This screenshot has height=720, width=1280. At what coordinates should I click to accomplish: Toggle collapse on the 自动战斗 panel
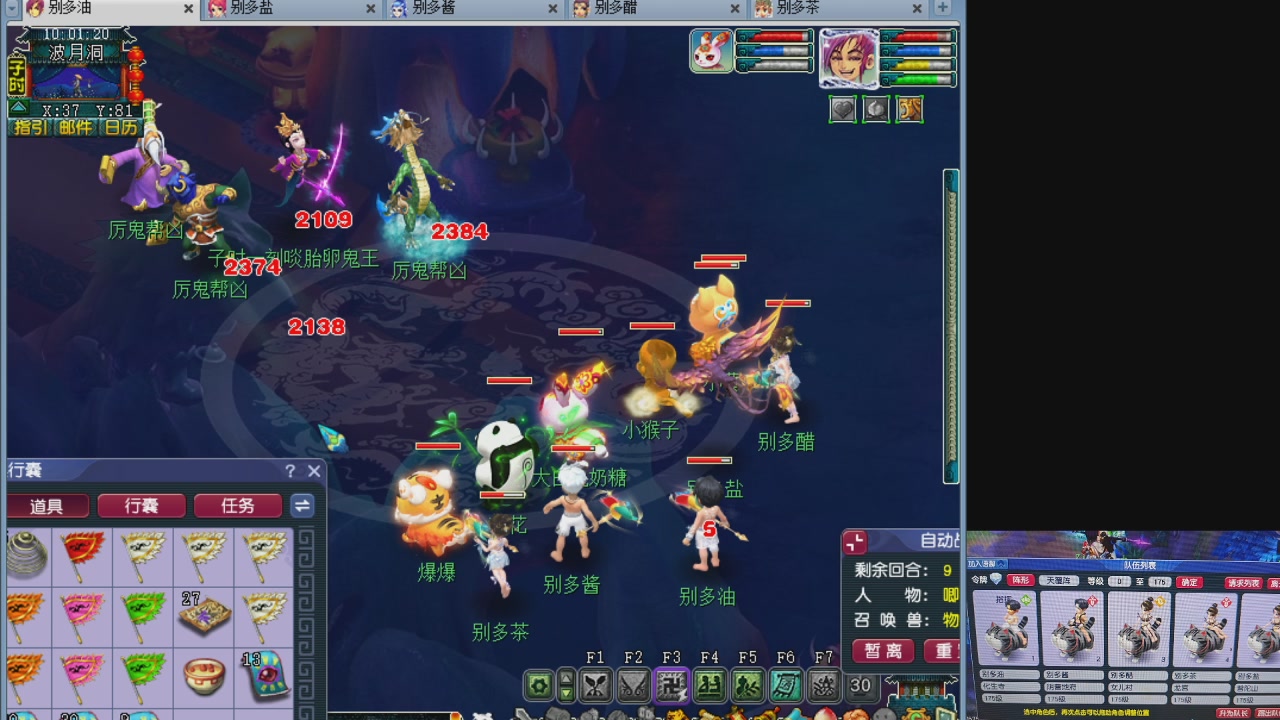[x=856, y=542]
